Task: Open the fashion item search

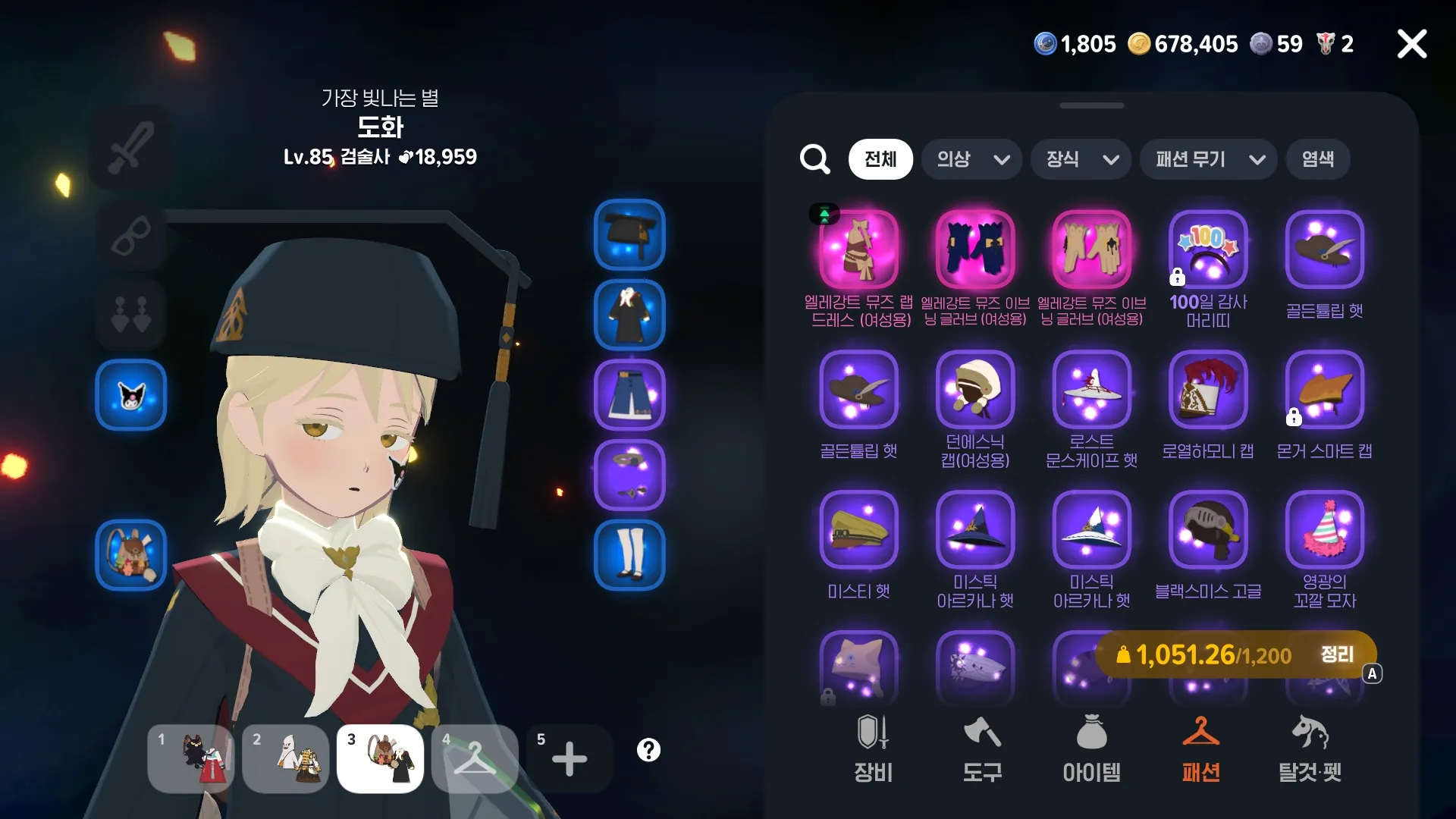Action: coord(814,159)
